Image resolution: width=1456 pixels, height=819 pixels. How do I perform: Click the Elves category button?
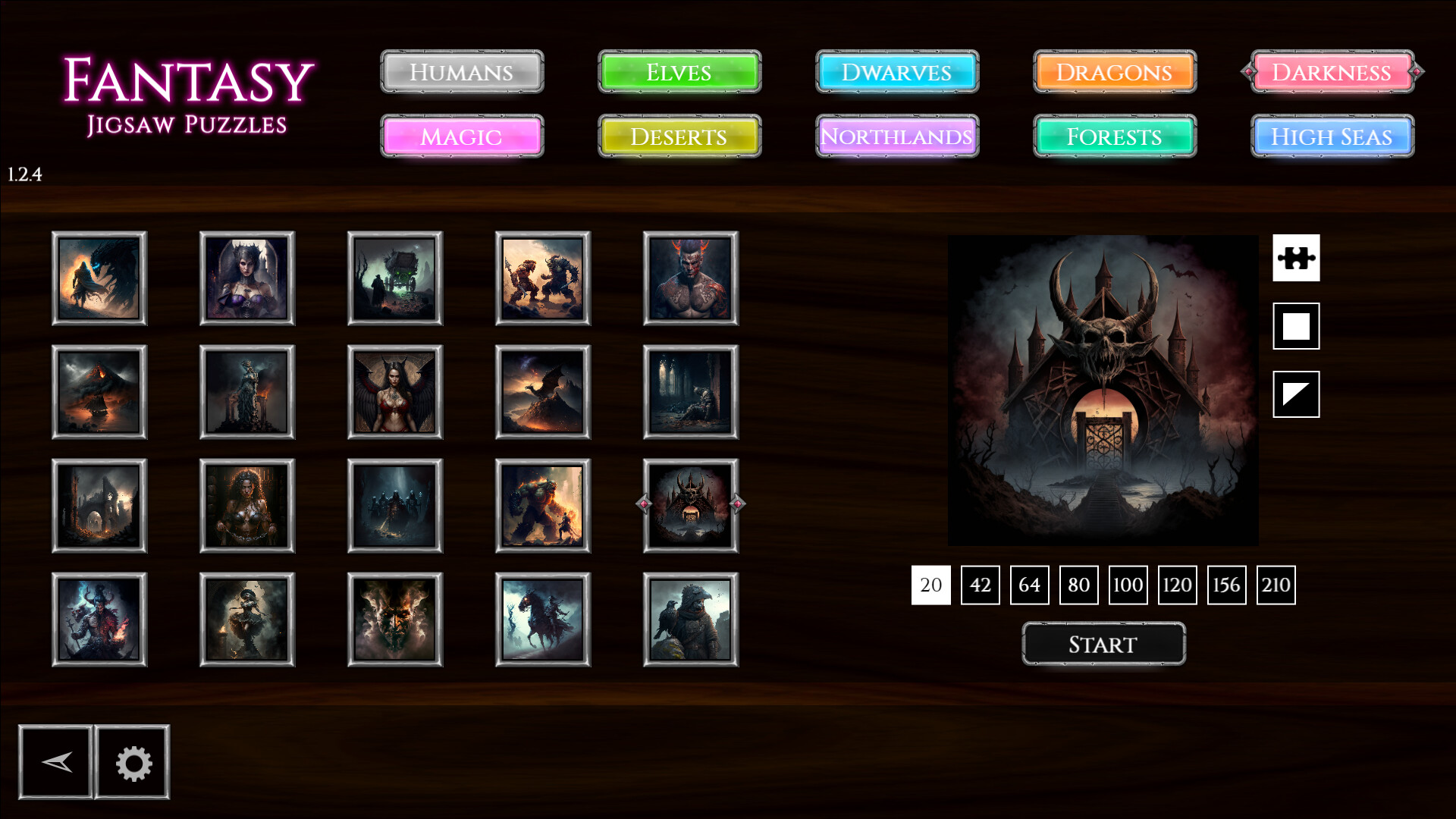679,72
